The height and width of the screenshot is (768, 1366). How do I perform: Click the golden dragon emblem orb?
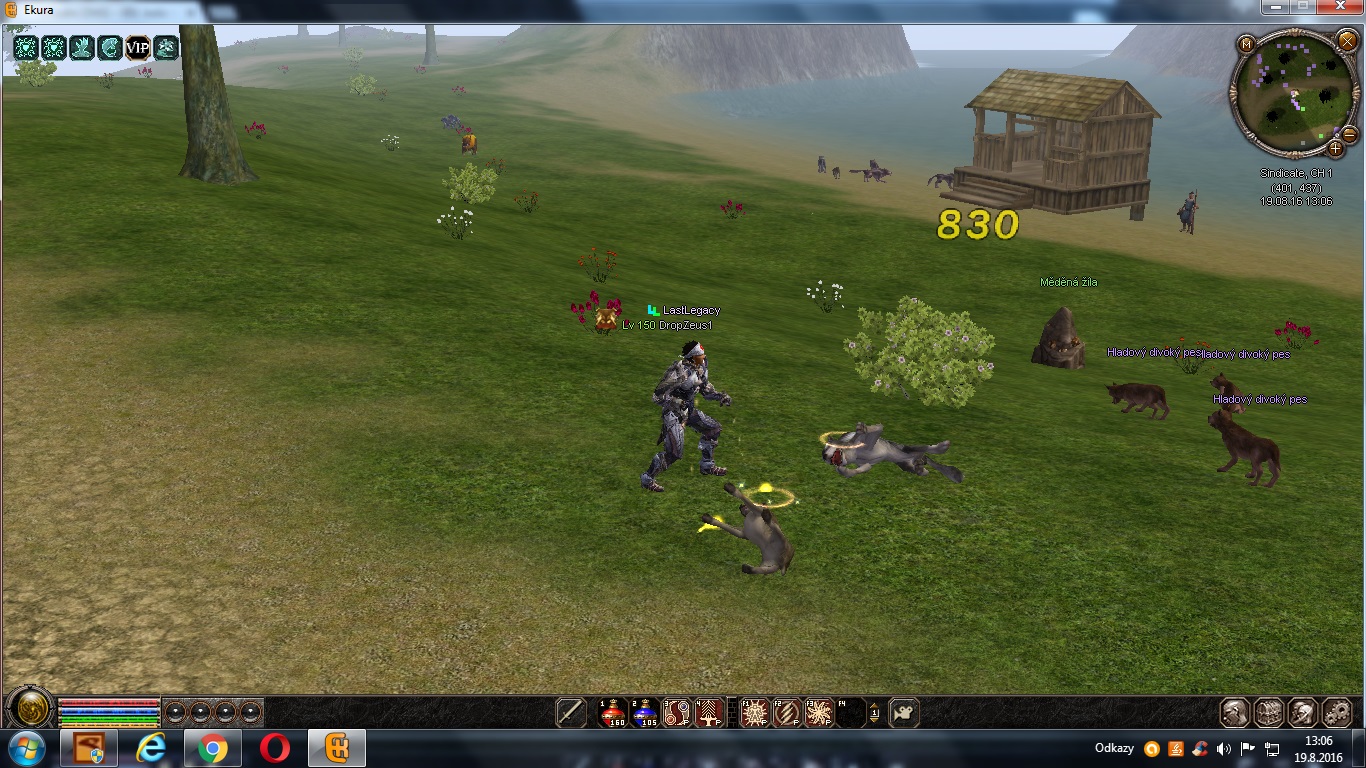[28, 709]
